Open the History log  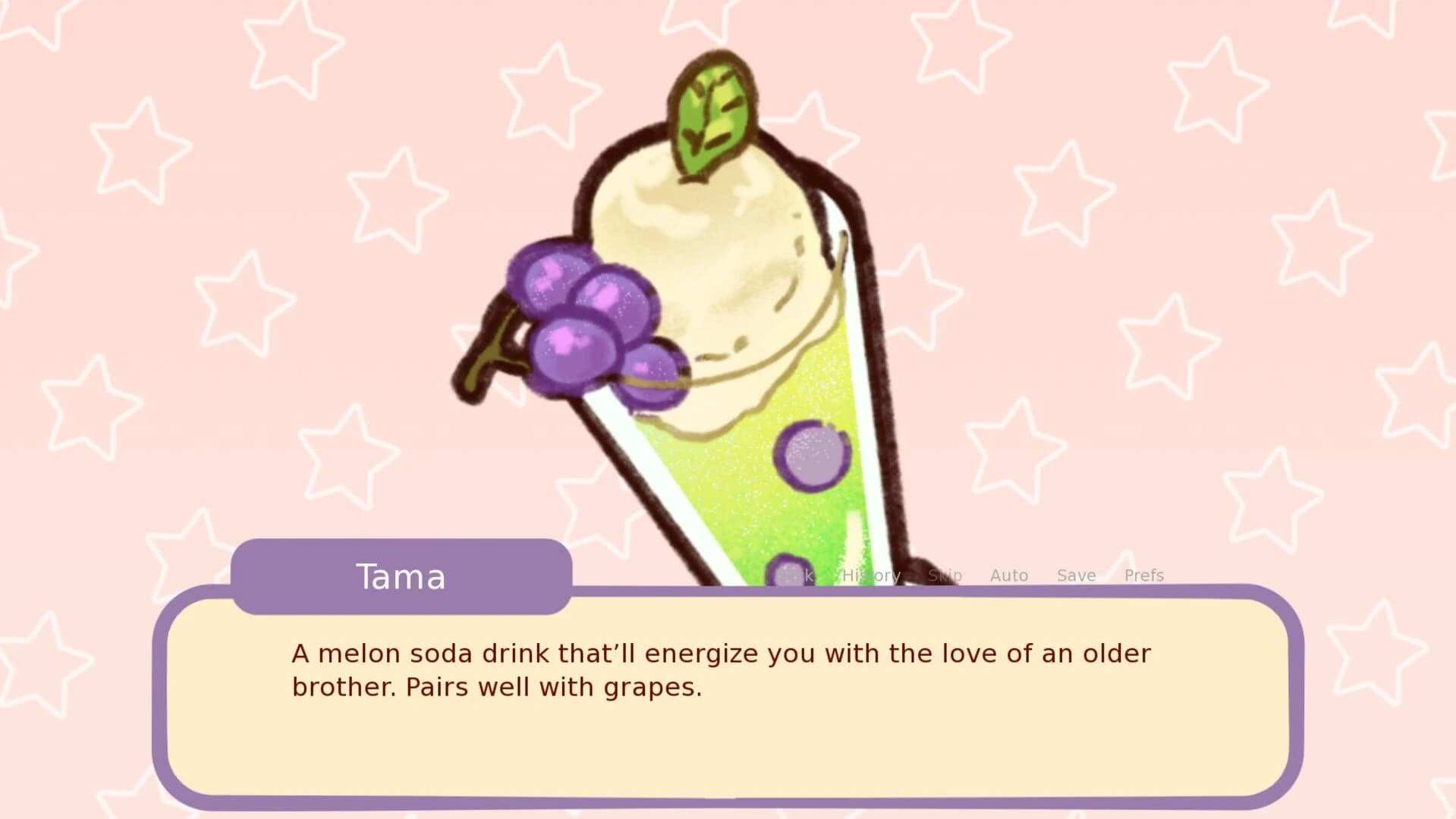(x=870, y=575)
